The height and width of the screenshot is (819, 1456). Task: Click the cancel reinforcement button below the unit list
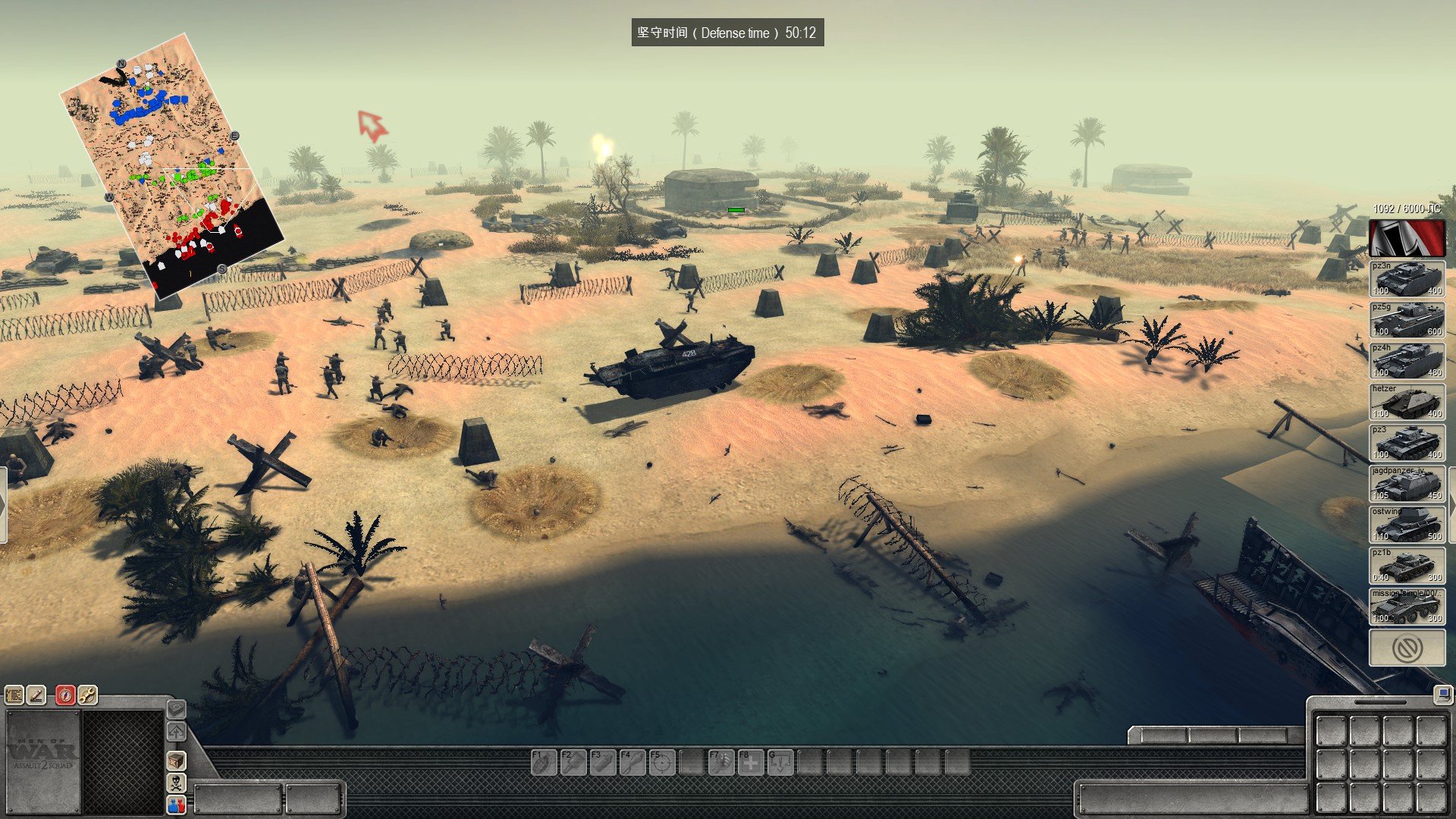pyautogui.click(x=1407, y=648)
